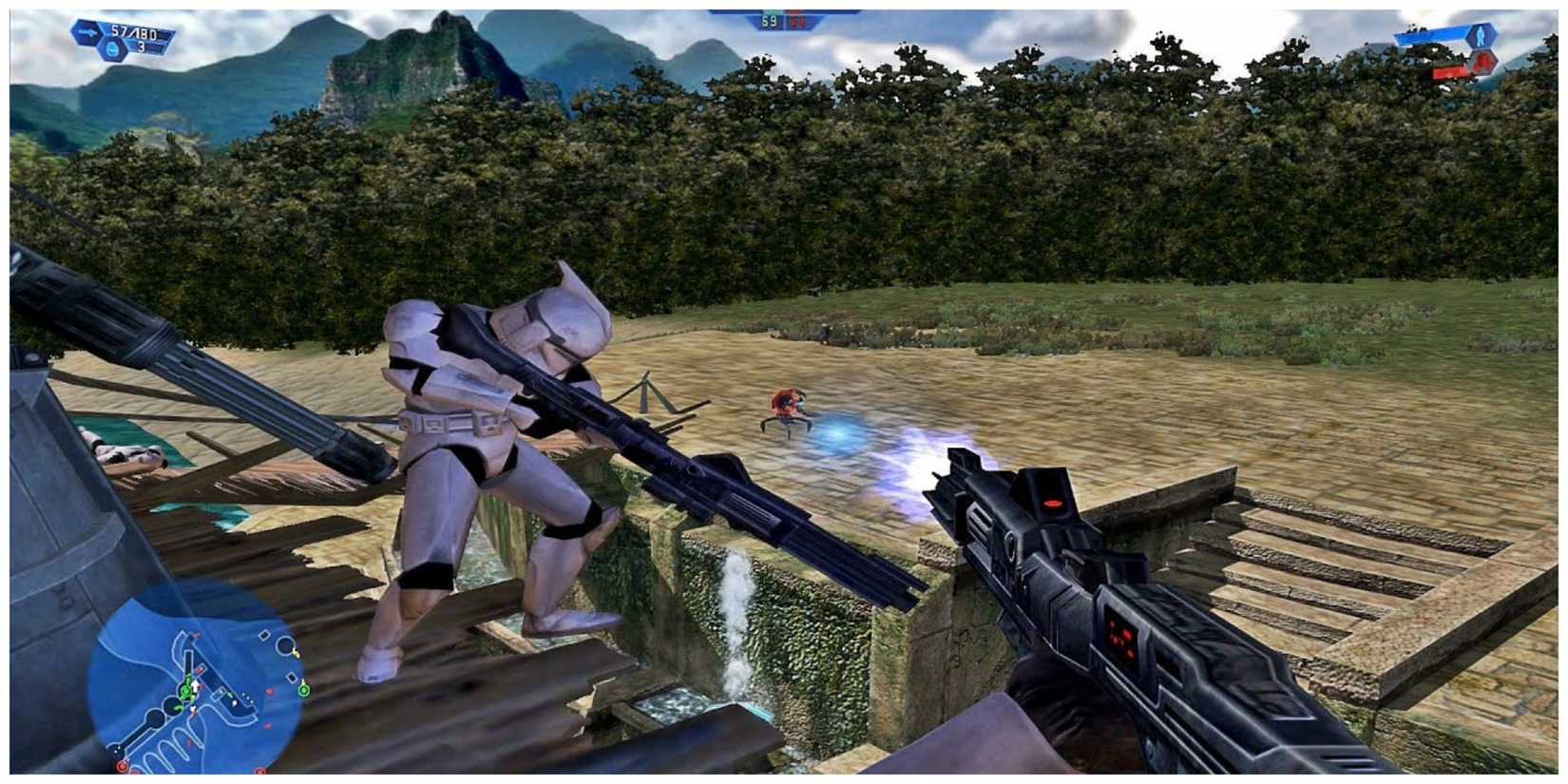Click the player arrow marker on the minimap
The image size is (1568, 784).
195,685
